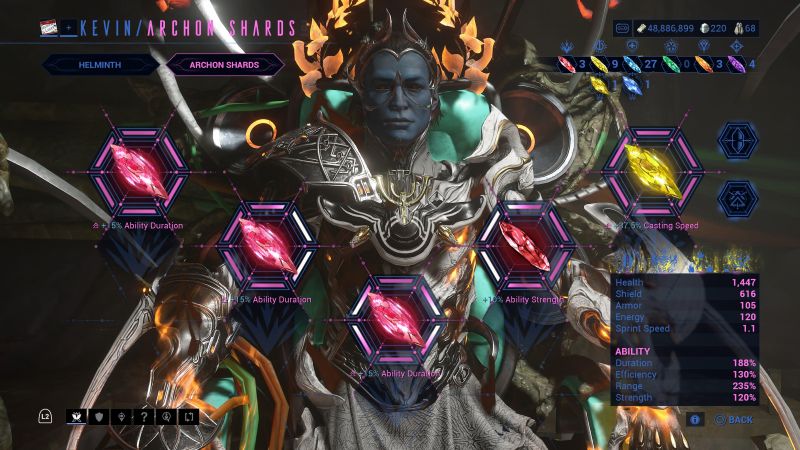Select the shield icon in bottom toolbar

point(99,415)
